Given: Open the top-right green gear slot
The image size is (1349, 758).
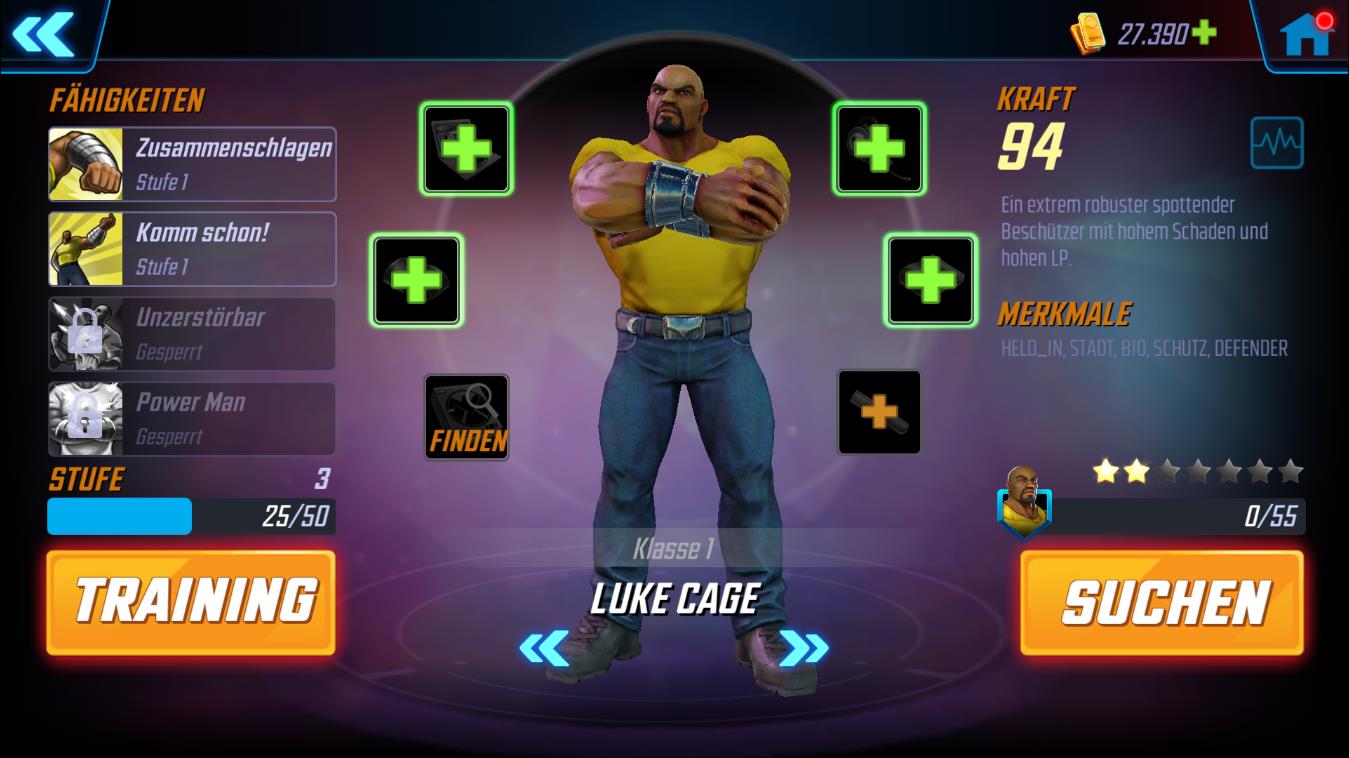Looking at the screenshot, I should pos(878,146).
